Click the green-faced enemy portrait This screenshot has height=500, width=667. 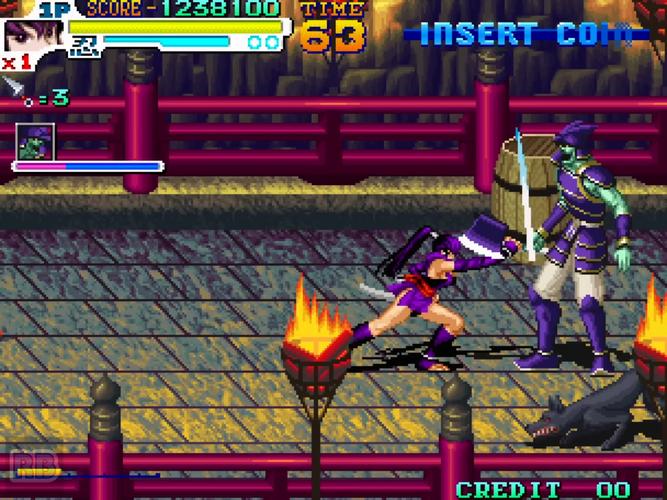click(36, 141)
